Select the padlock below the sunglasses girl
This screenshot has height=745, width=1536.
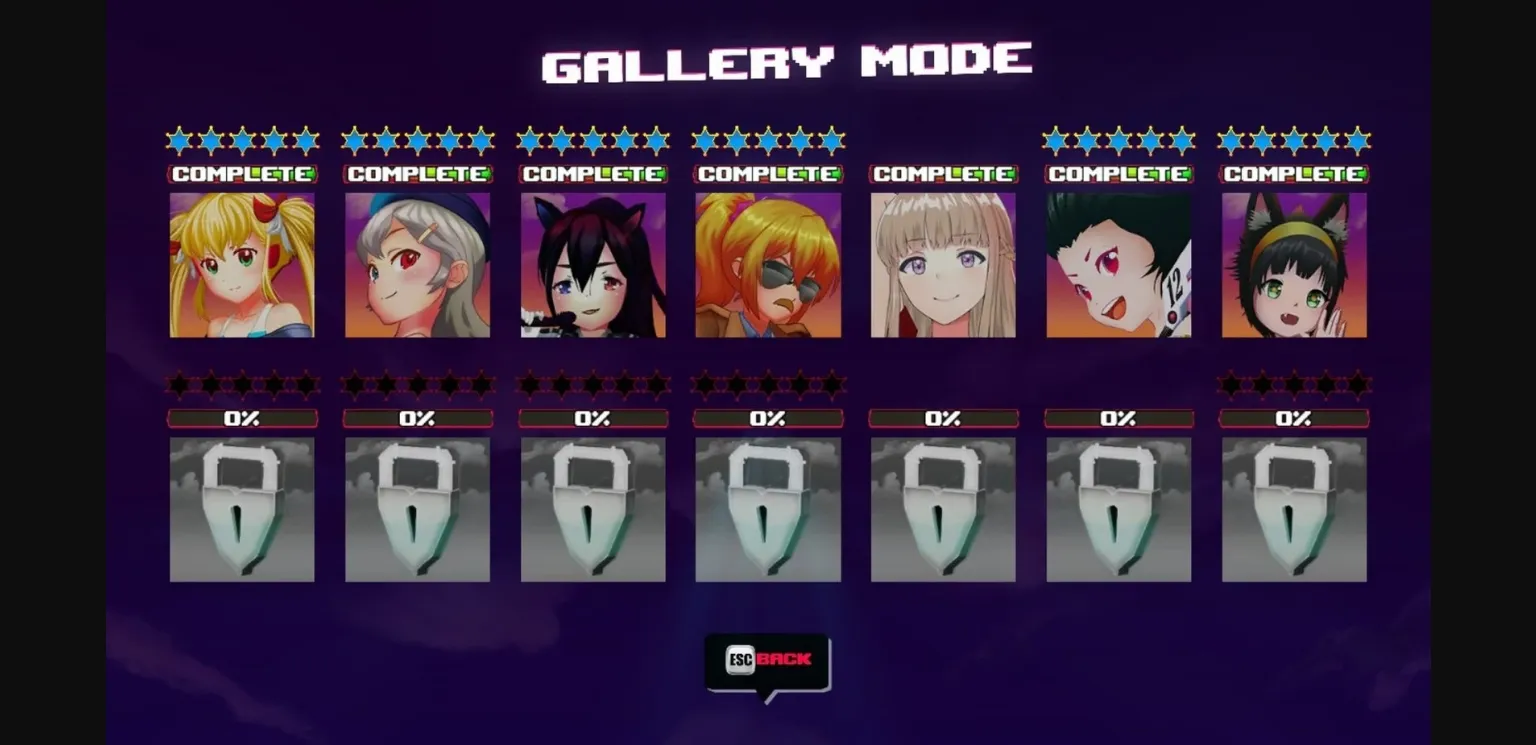tap(768, 508)
